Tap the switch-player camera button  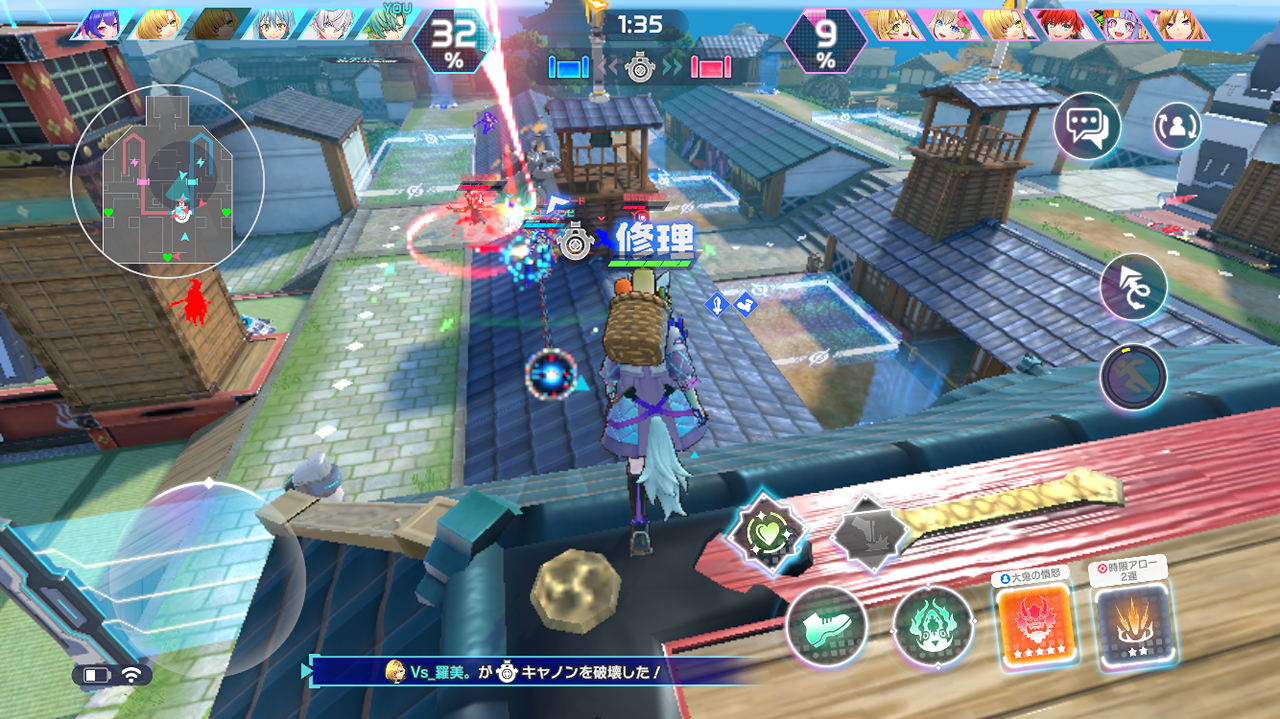[x=1177, y=126]
